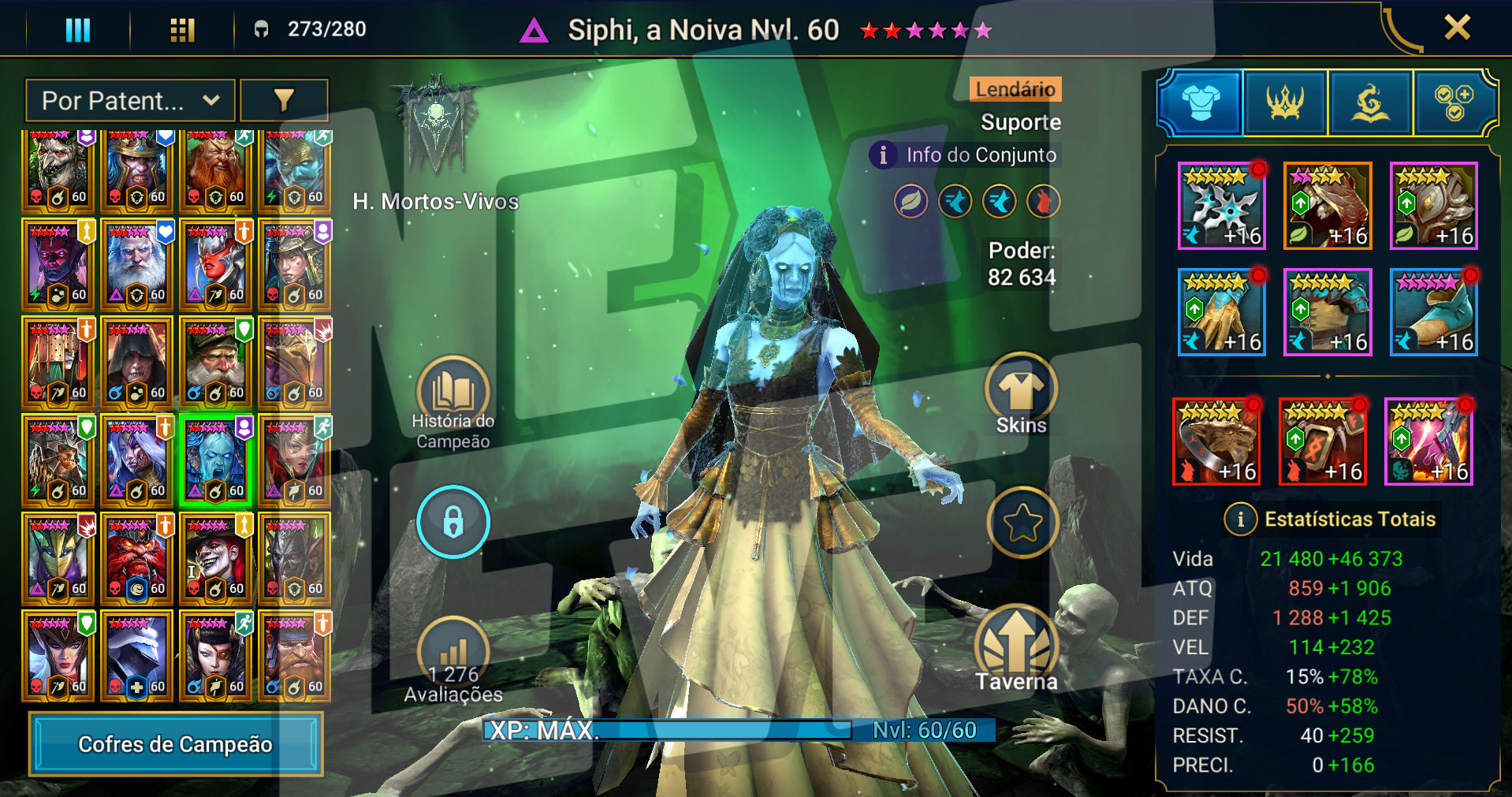
Task: Open the Estatísticas Totais info icon
Action: pos(1240,520)
